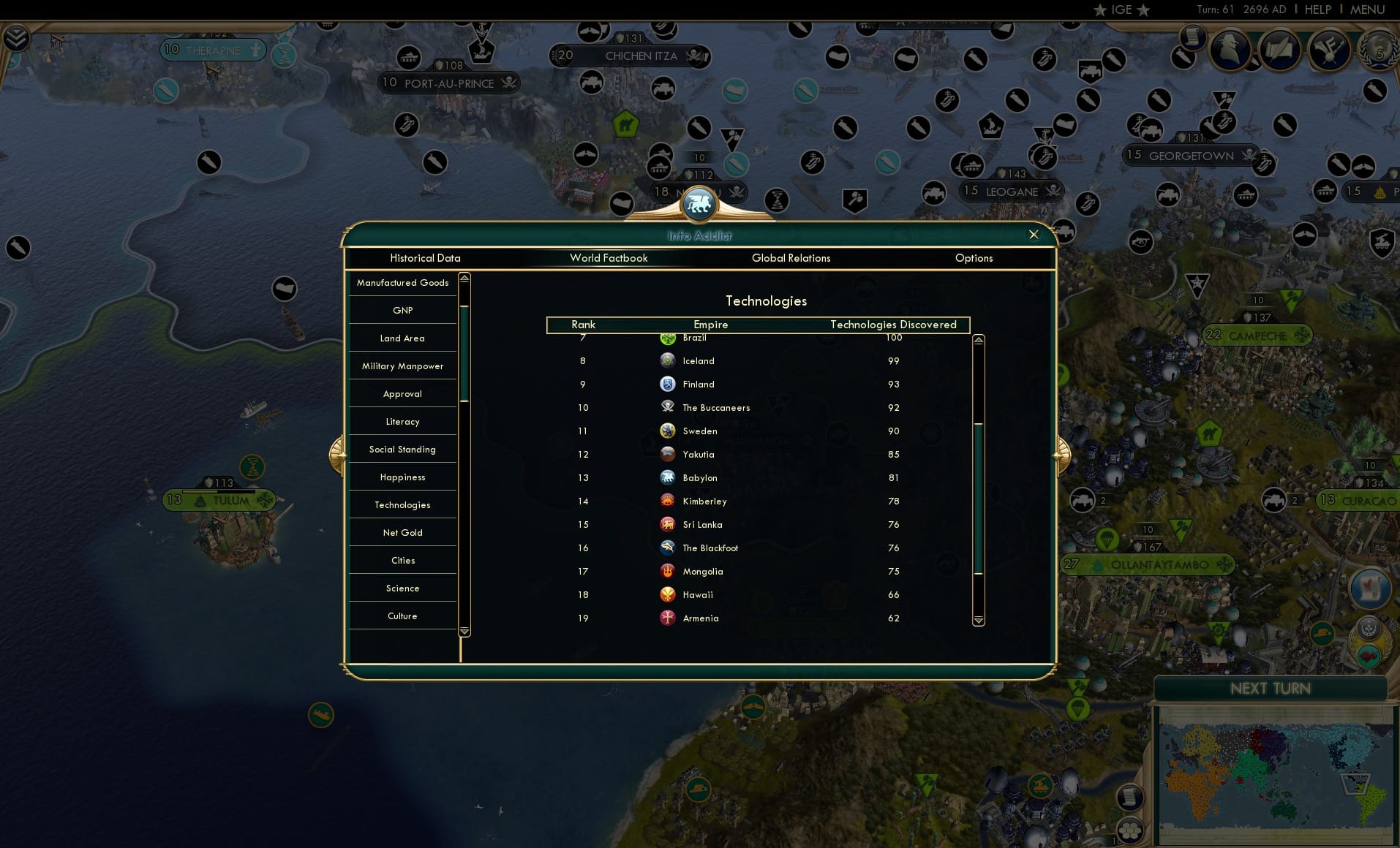Screen dimensions: 1400x848
Task: Click The Buccaneers skull flag icon
Action: pyautogui.click(x=667, y=407)
